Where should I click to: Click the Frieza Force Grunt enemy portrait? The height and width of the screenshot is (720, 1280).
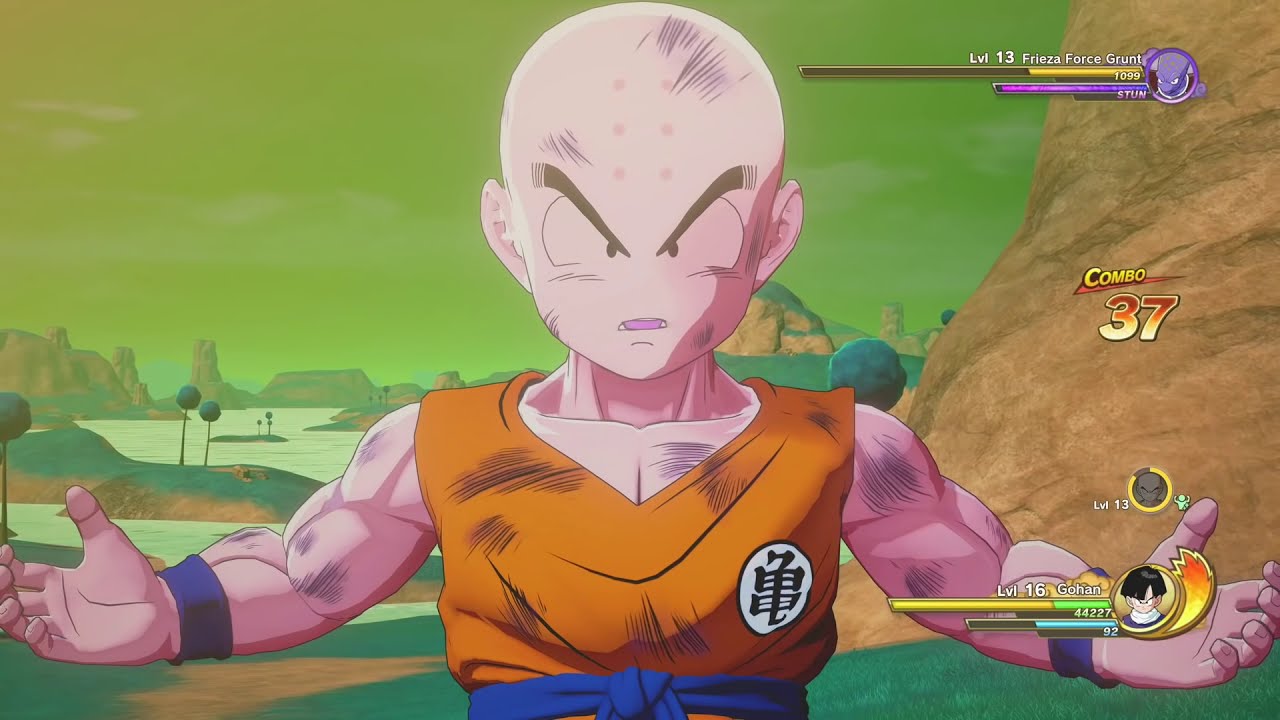click(1169, 75)
